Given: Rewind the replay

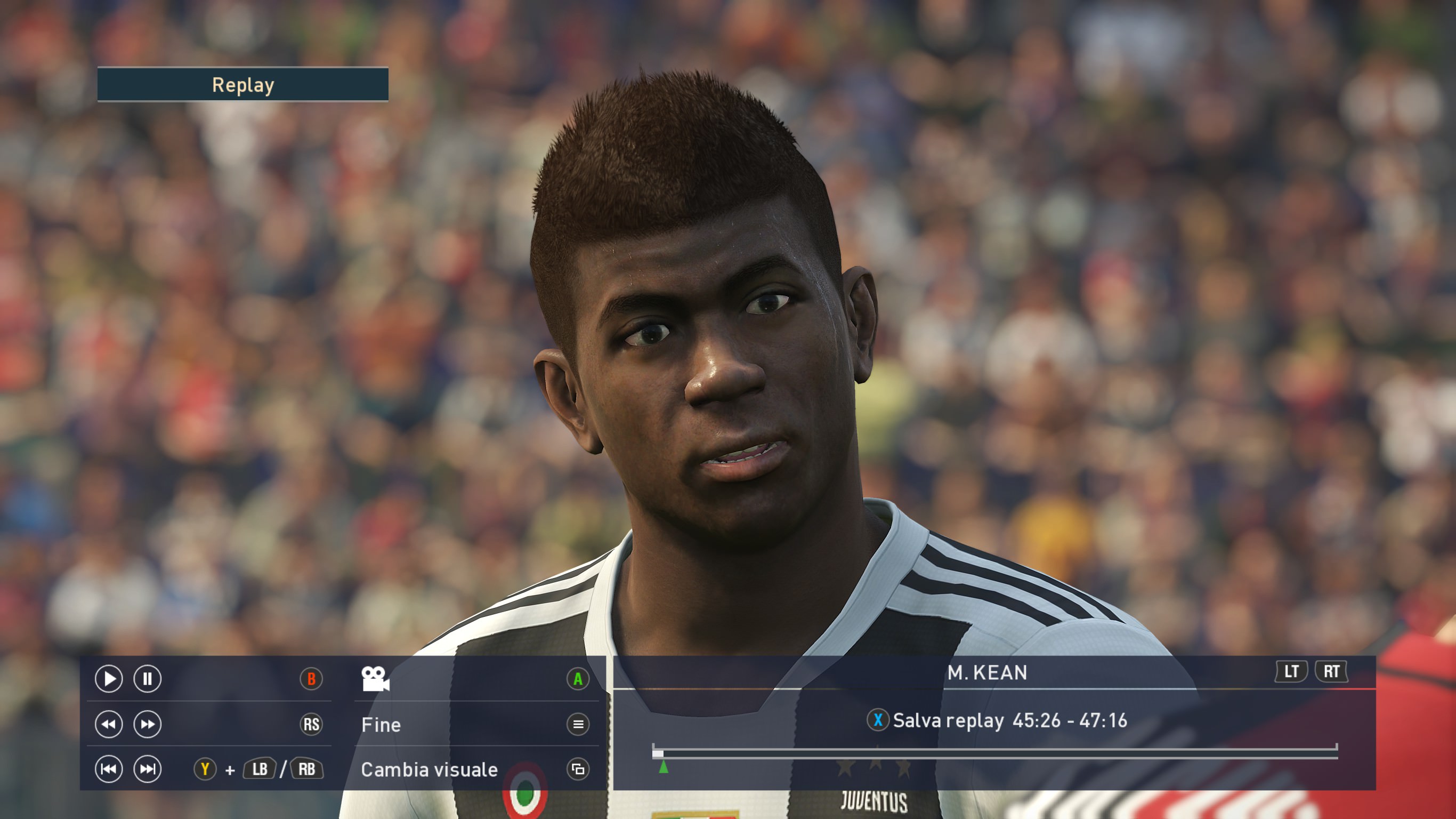Looking at the screenshot, I should [109, 725].
